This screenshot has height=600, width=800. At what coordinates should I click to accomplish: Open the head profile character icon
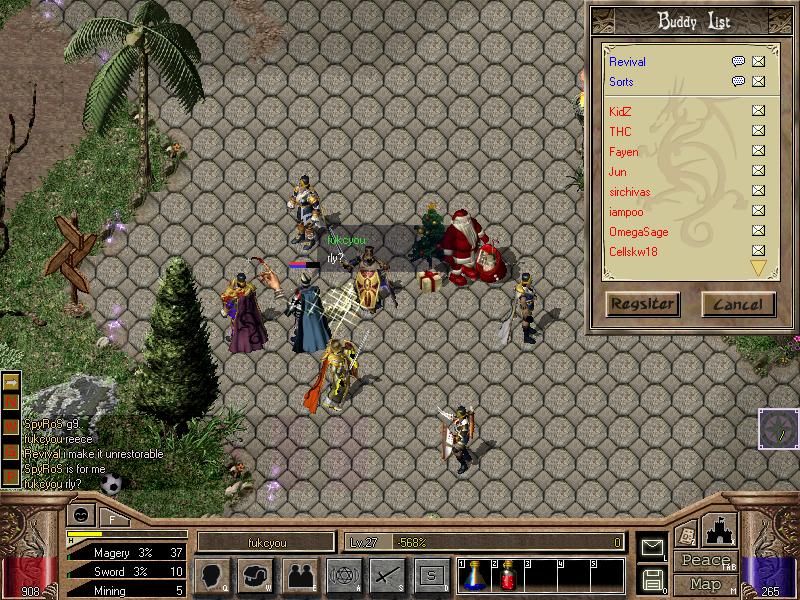(x=213, y=576)
